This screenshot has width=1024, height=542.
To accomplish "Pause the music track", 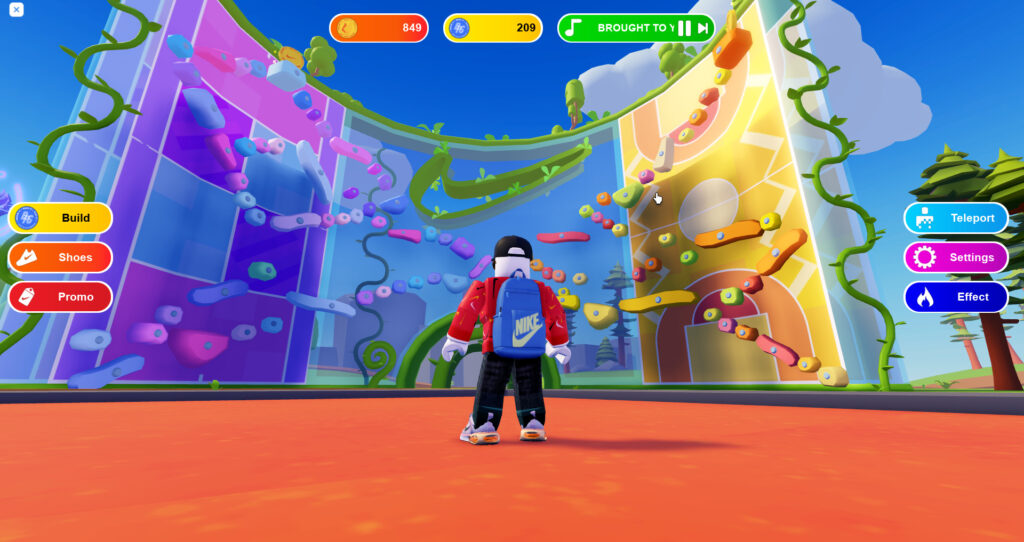I will [x=685, y=28].
